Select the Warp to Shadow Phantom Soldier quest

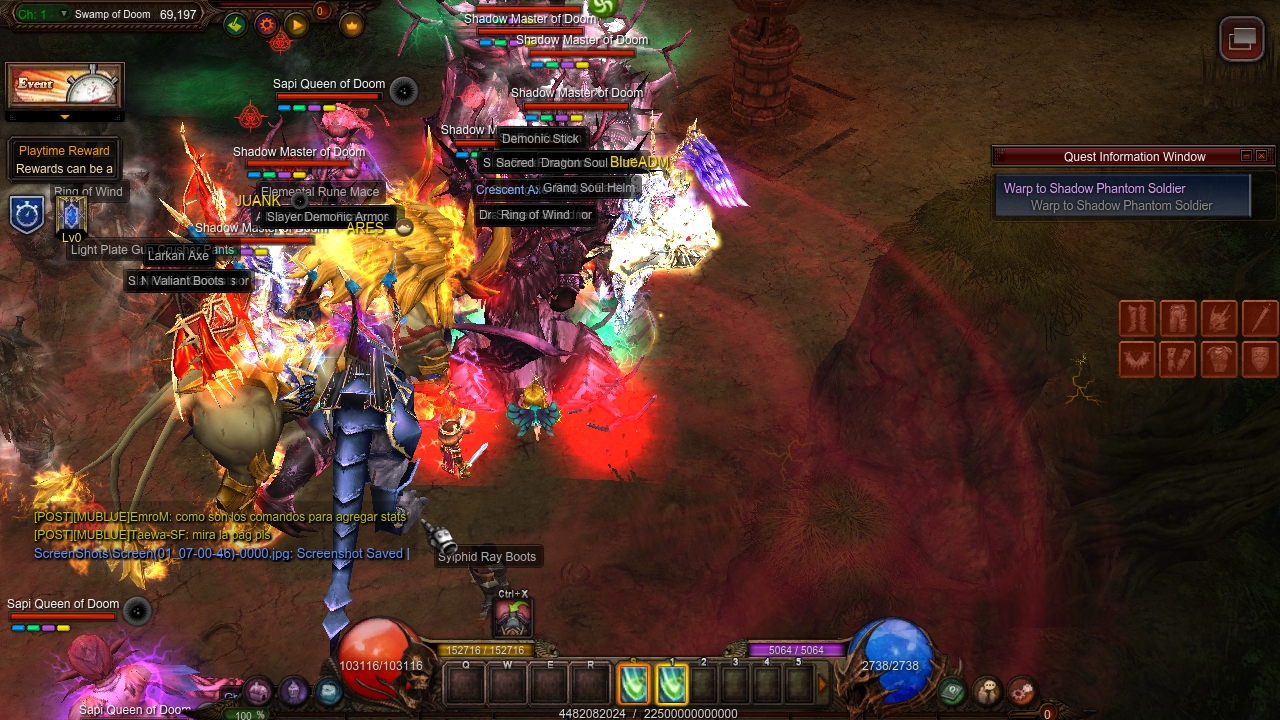pos(1122,196)
